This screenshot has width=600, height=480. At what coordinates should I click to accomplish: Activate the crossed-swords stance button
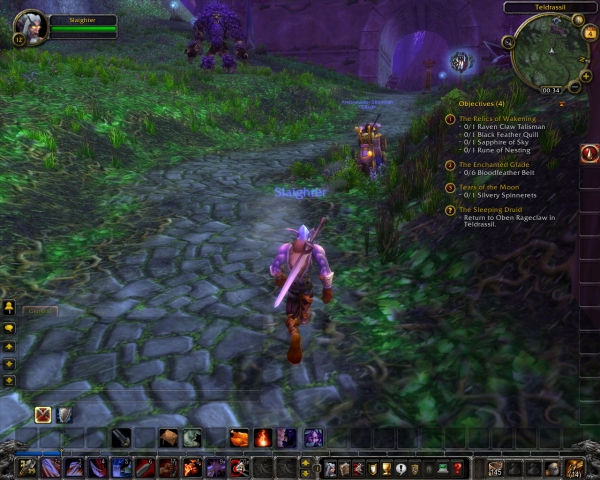coord(44,414)
